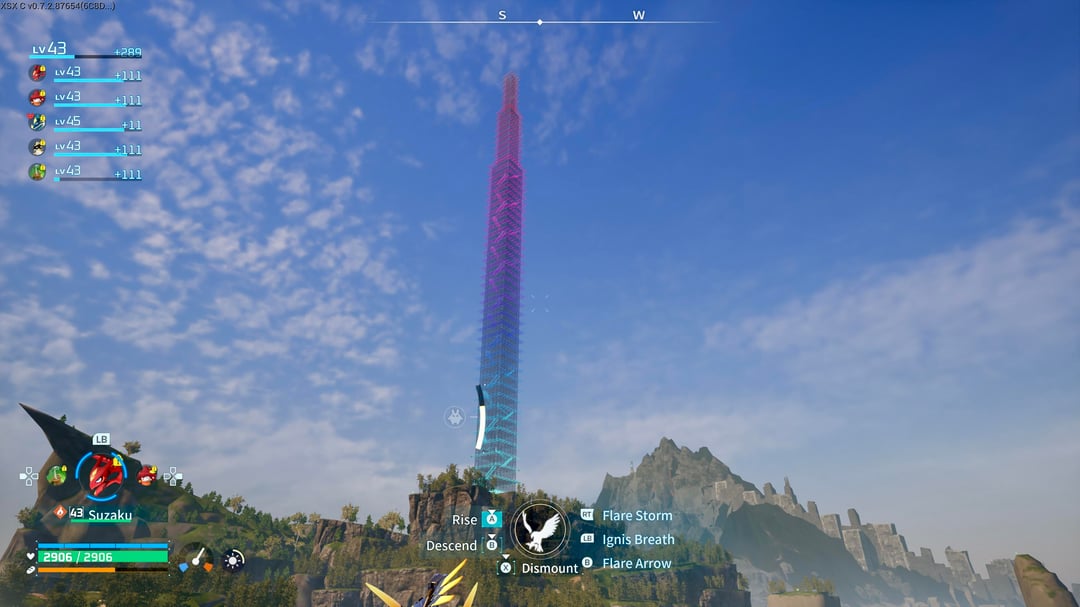This screenshot has width=1080, height=607.
Task: Select Suzaku's large portrait in the pal selector
Action: click(x=103, y=475)
